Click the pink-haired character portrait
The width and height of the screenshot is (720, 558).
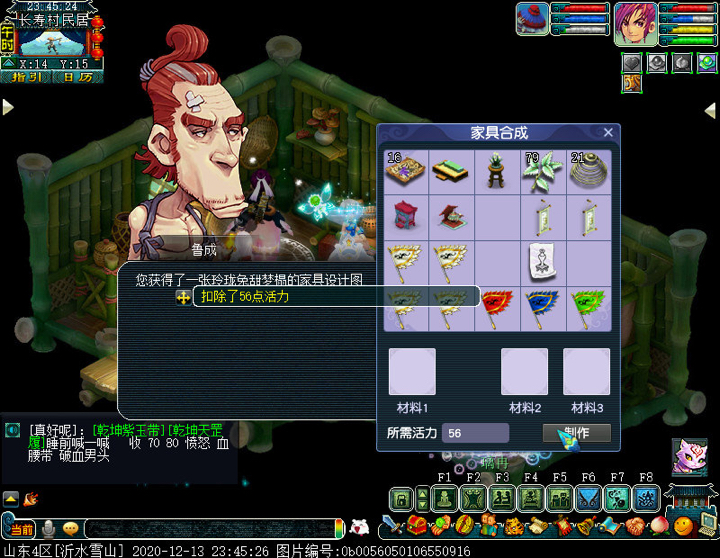point(635,22)
